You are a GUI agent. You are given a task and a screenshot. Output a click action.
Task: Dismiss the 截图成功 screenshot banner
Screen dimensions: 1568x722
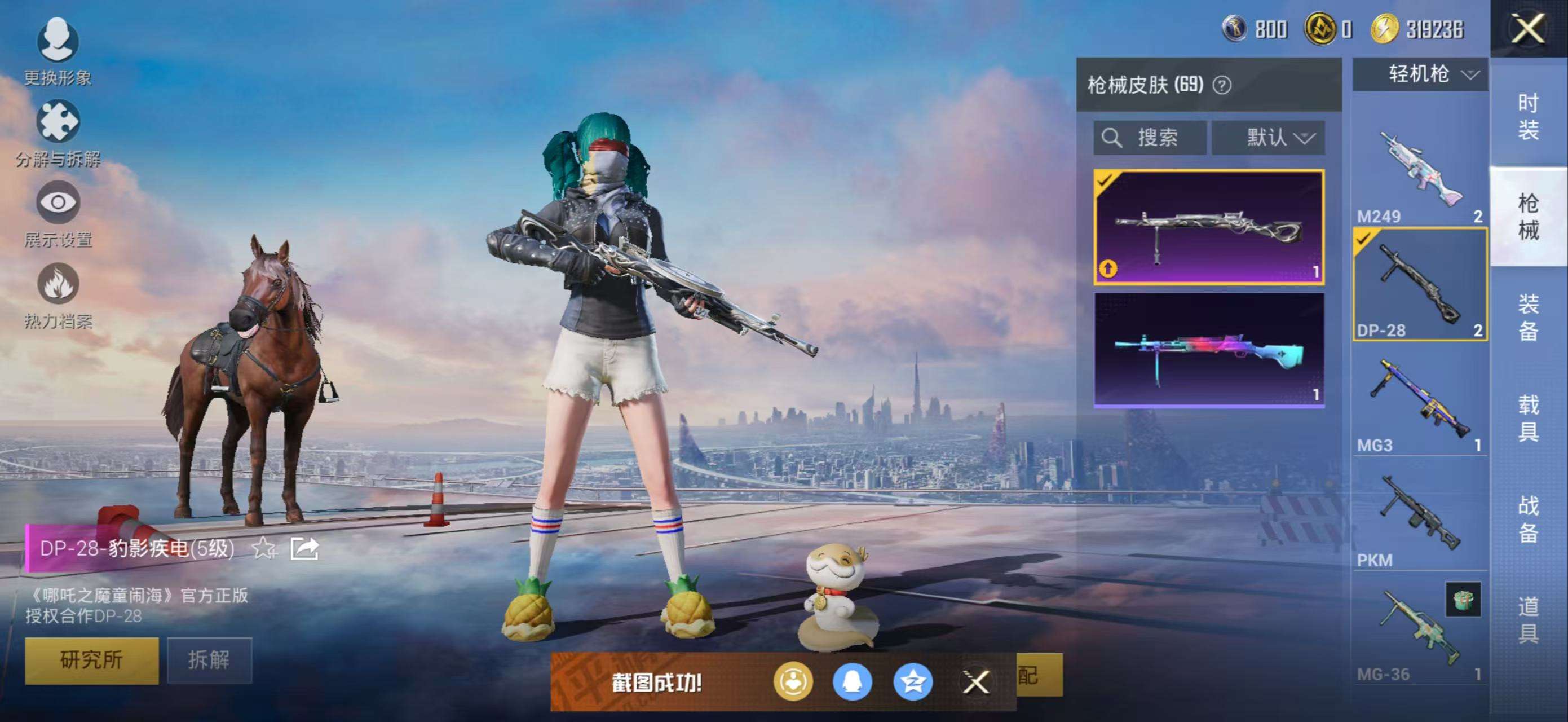(x=977, y=682)
